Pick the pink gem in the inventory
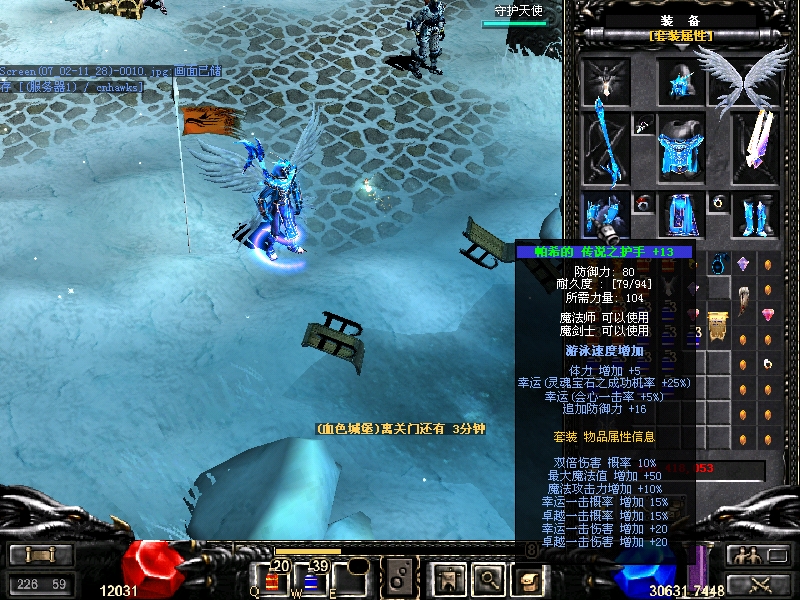This screenshot has height=600, width=800. pos(768,315)
